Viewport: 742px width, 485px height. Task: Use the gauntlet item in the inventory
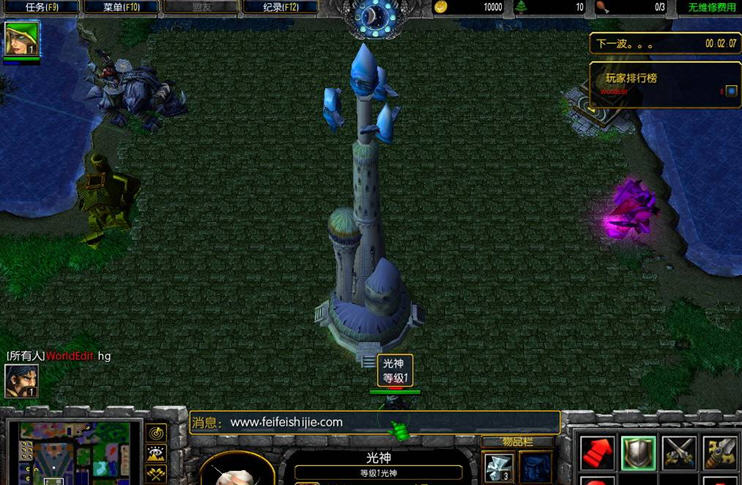498,468
